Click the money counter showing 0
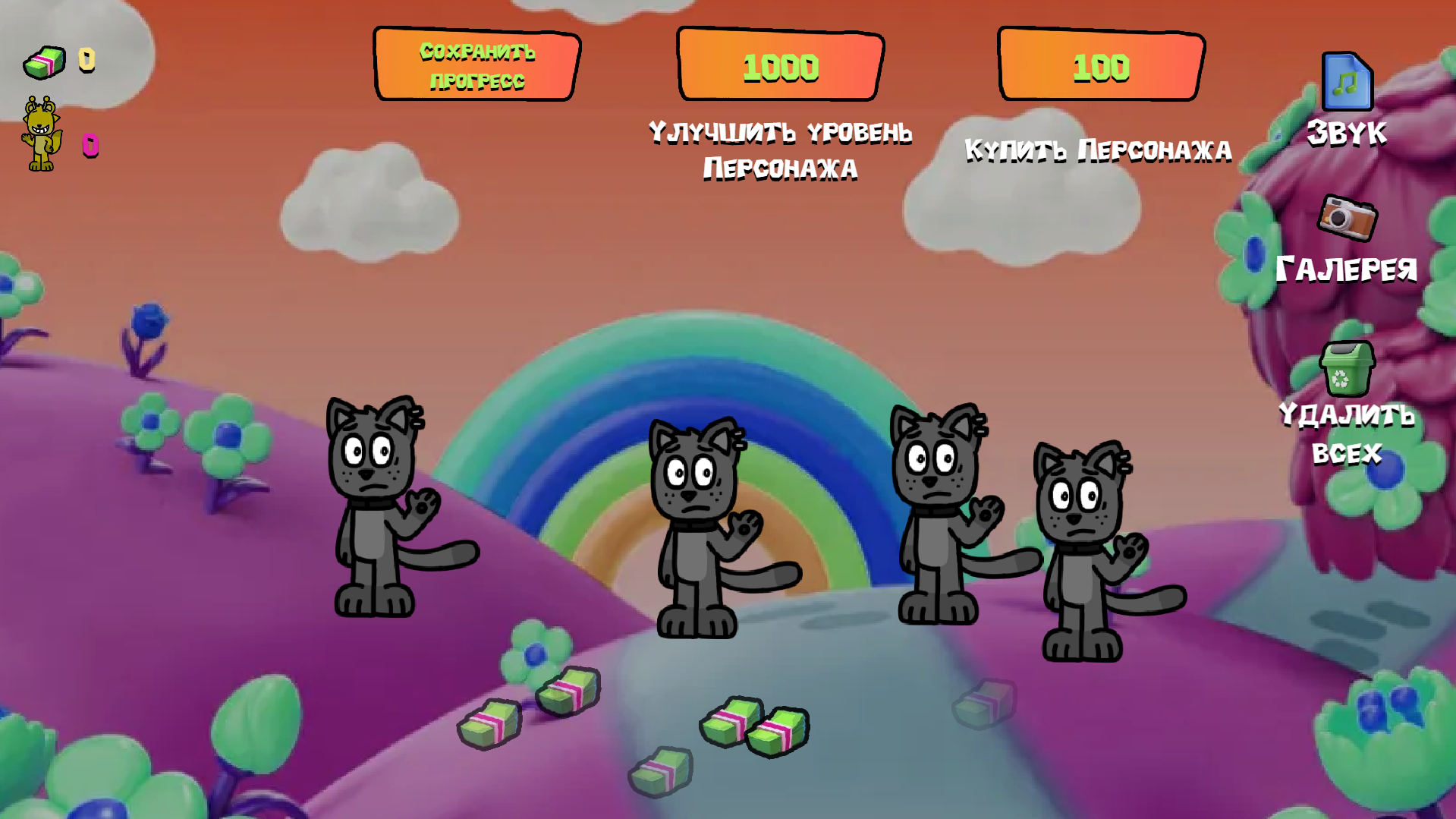Screen dimensions: 1456x819 click(x=86, y=58)
